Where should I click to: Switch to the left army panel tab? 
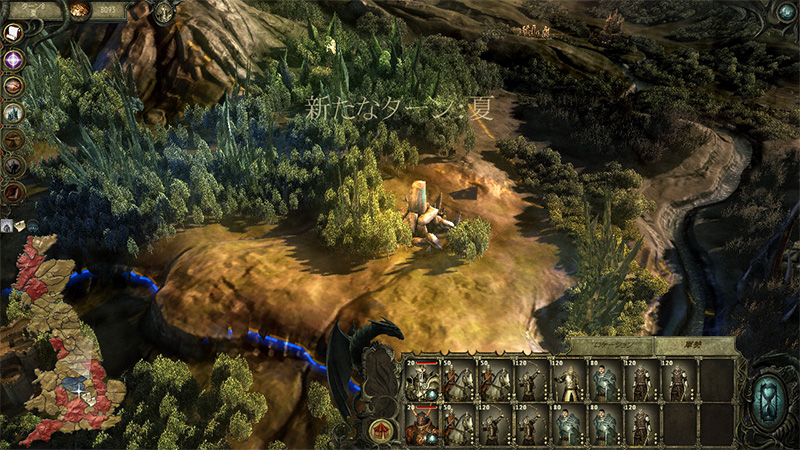pyautogui.click(x=610, y=345)
